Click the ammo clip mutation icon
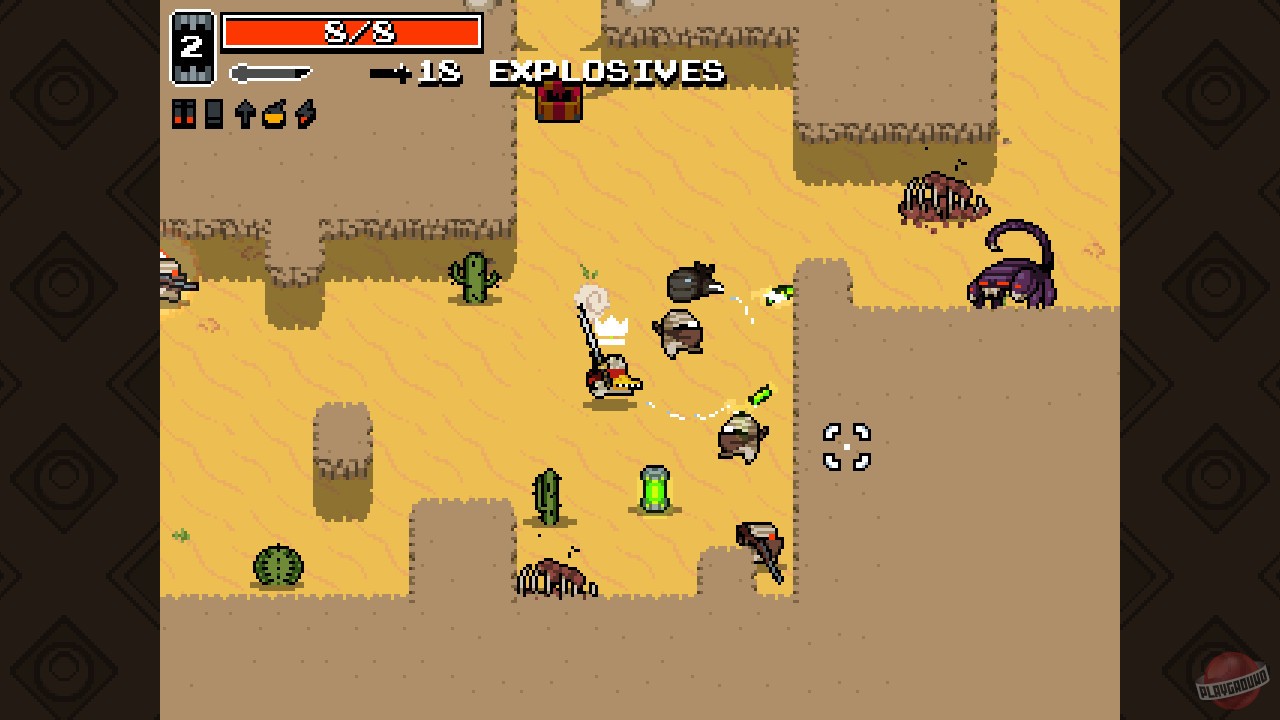This screenshot has height=720, width=1280. pyautogui.click(x=183, y=113)
